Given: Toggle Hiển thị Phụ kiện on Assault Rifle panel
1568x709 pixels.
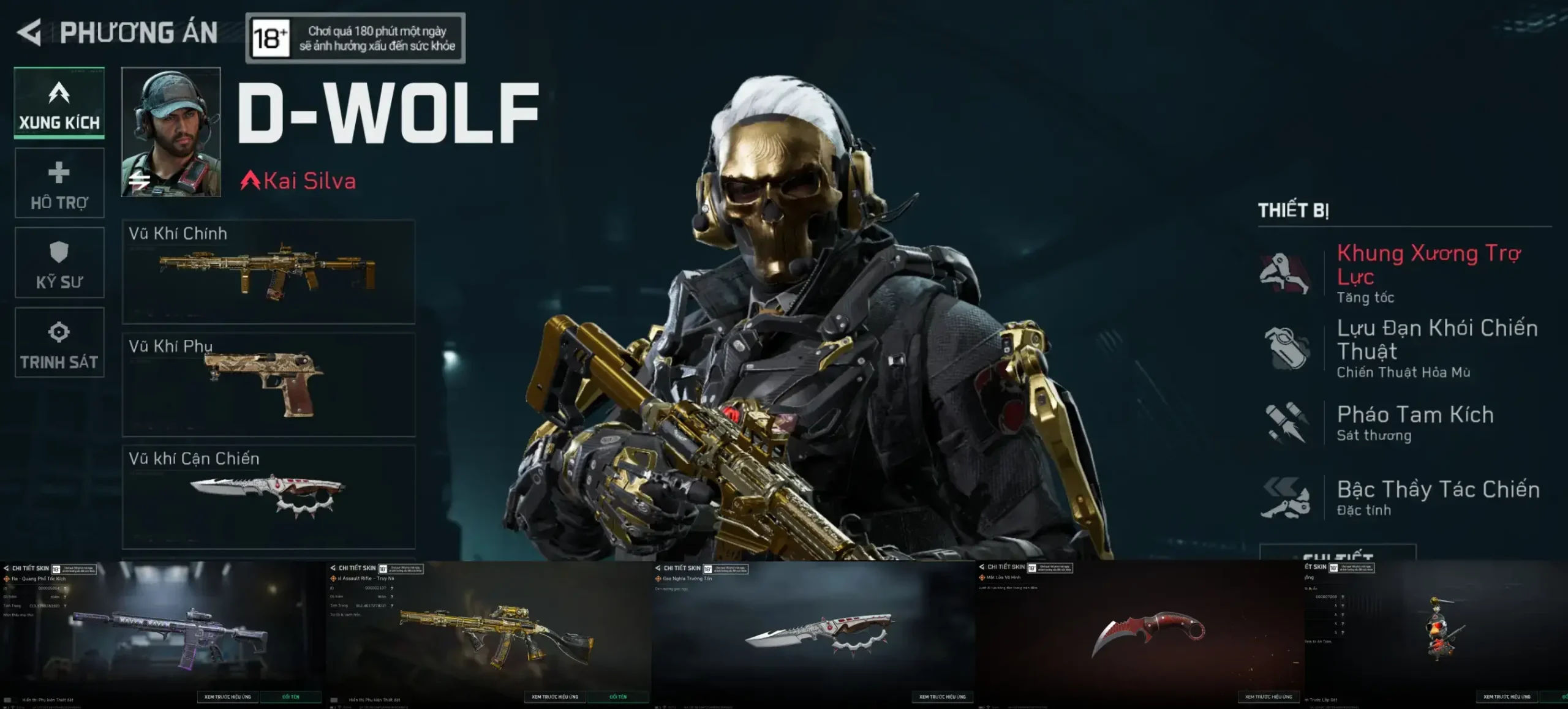Looking at the screenshot, I should coord(334,700).
